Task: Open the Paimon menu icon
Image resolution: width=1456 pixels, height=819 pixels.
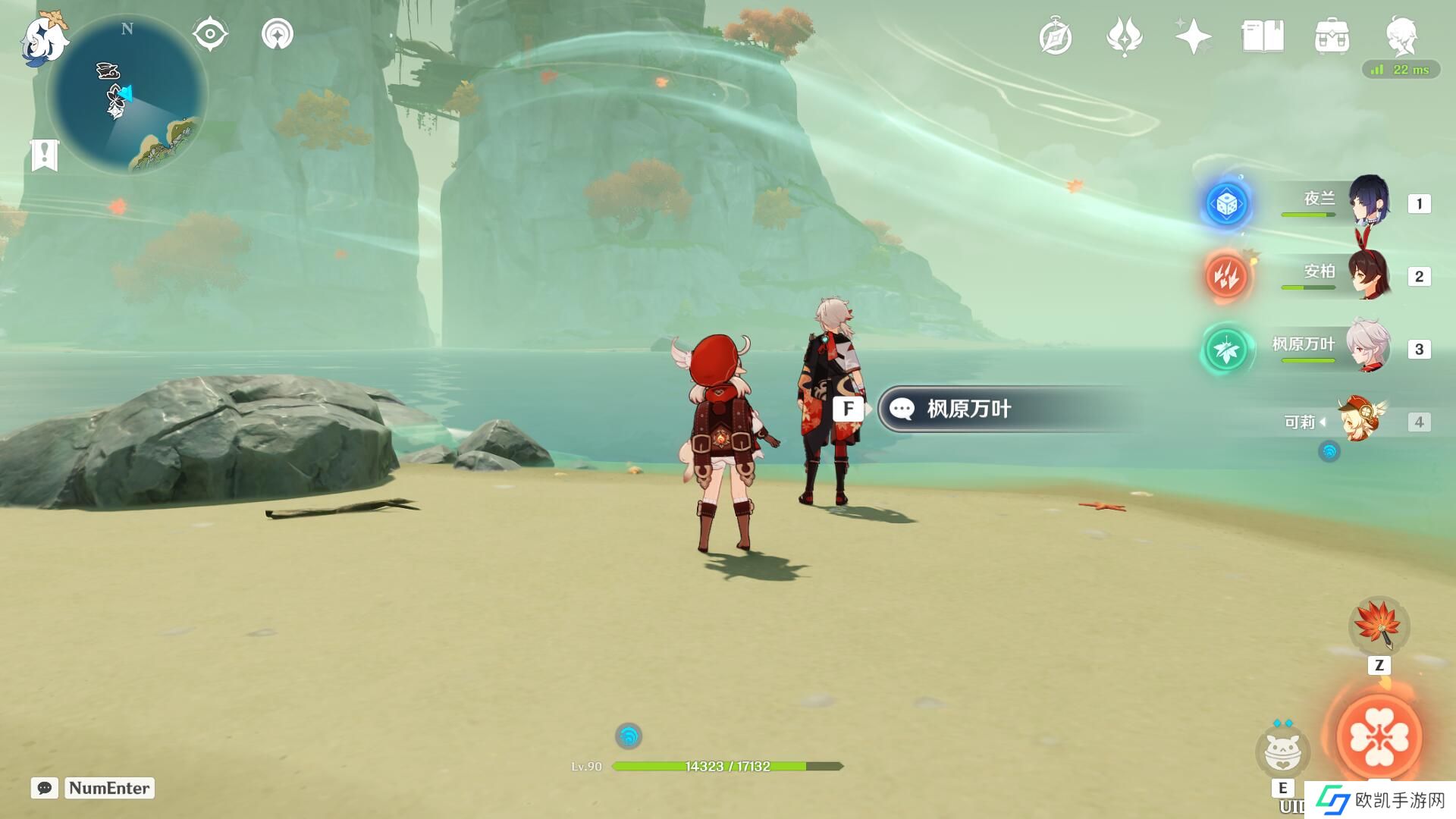Action: tap(44, 38)
